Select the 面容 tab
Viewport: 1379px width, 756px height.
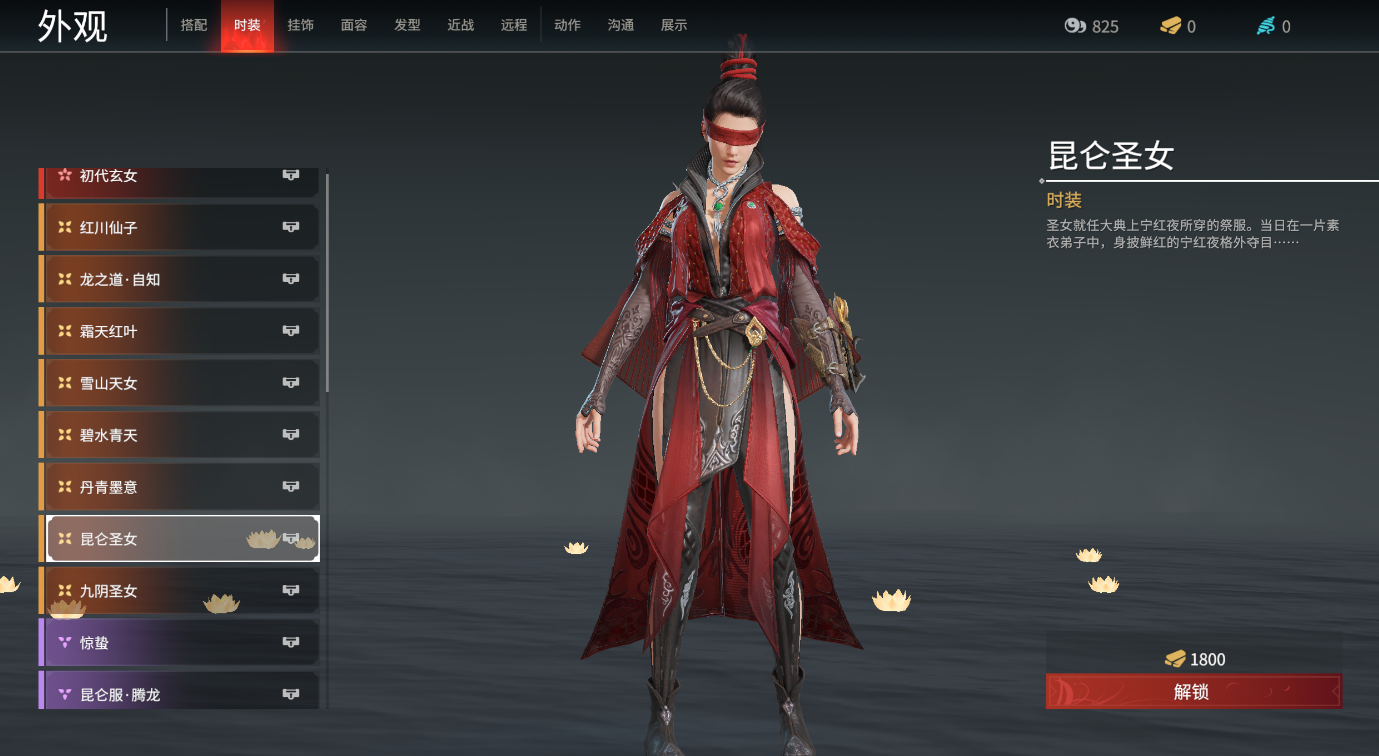coord(354,25)
